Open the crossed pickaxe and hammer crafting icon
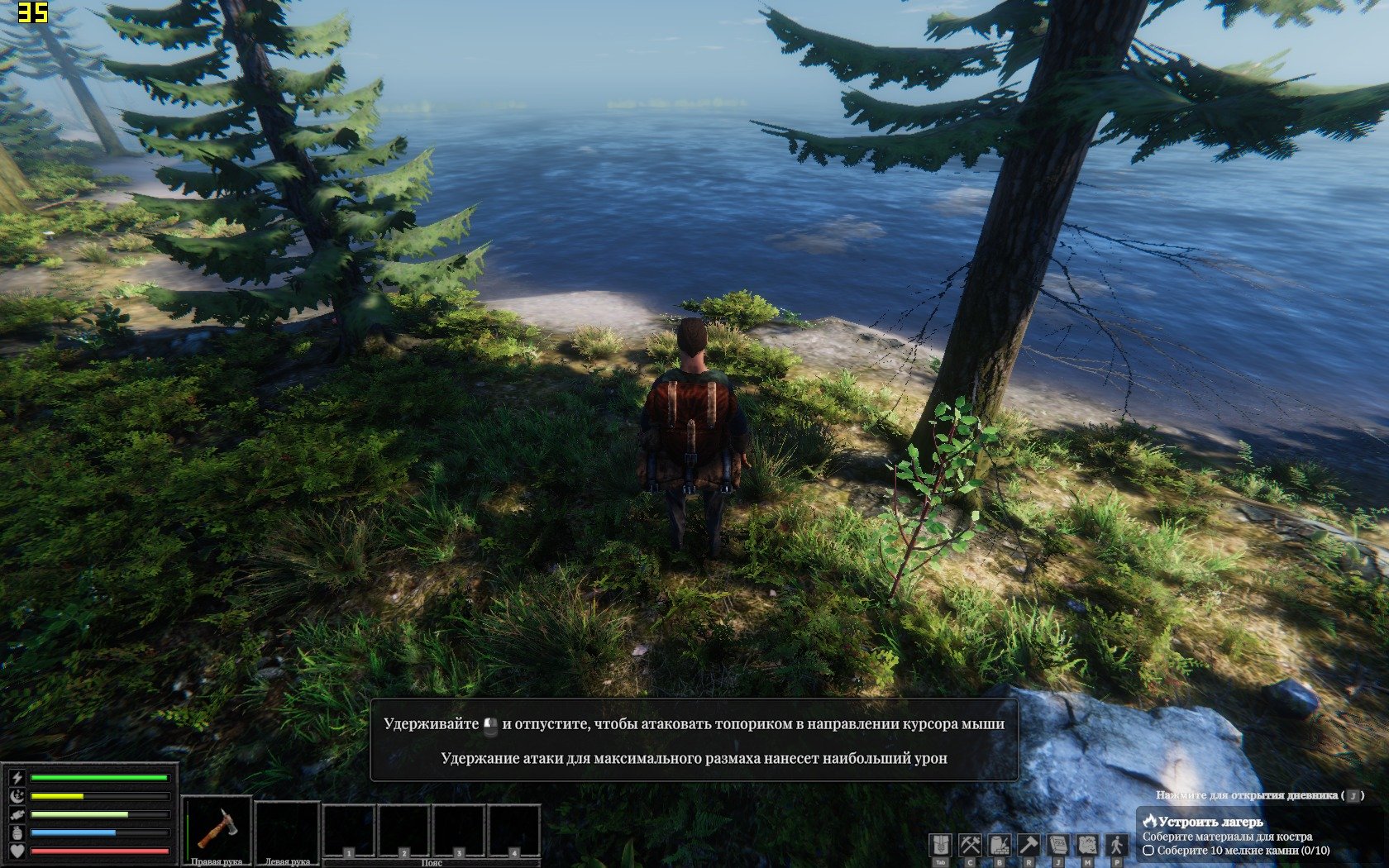1389x868 pixels. click(x=970, y=845)
